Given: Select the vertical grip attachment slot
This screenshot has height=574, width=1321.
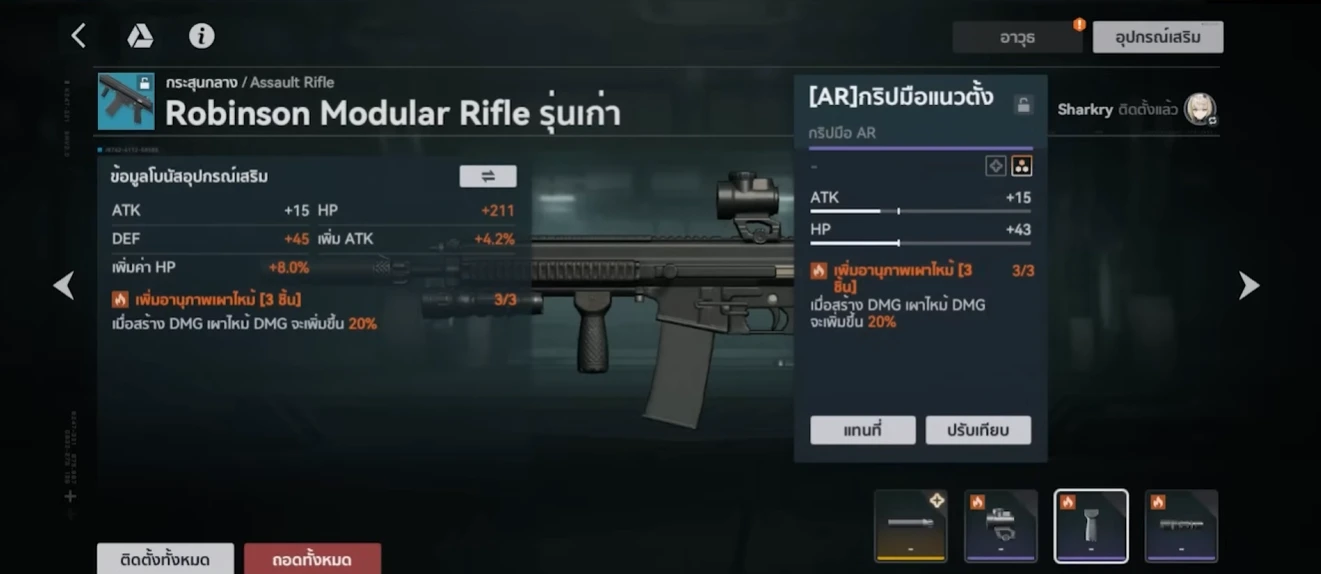Looking at the screenshot, I should tap(1091, 525).
